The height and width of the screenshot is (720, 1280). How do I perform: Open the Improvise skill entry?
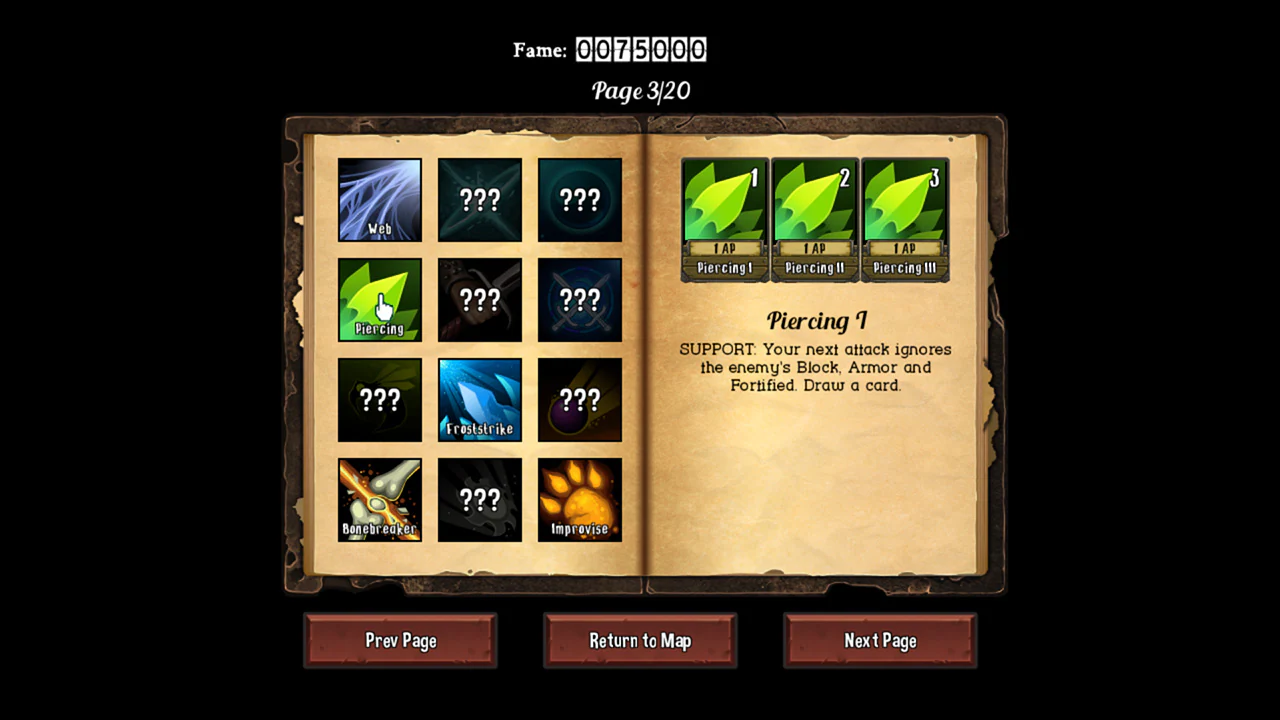[x=579, y=499]
